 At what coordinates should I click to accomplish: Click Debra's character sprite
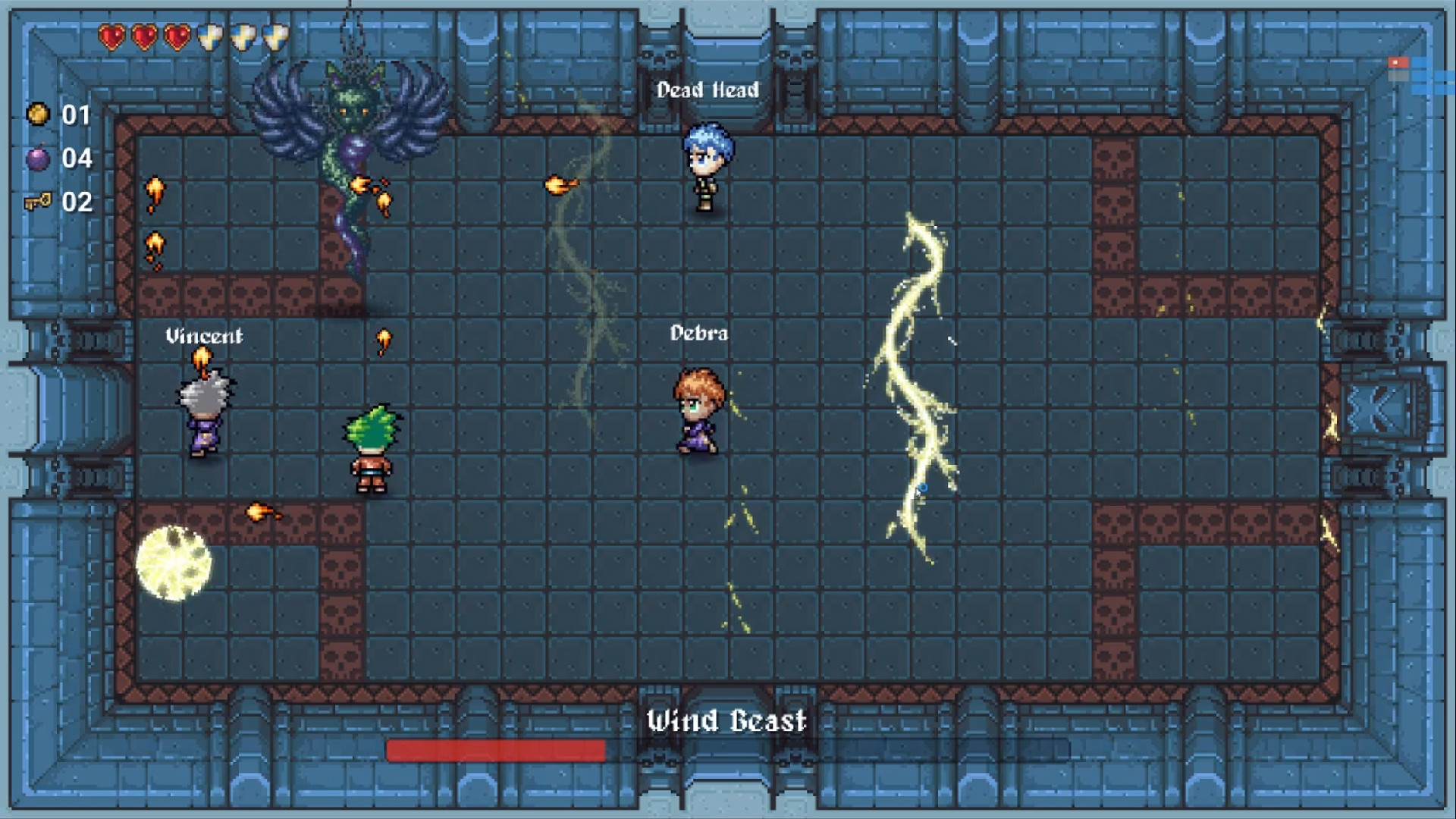click(698, 409)
